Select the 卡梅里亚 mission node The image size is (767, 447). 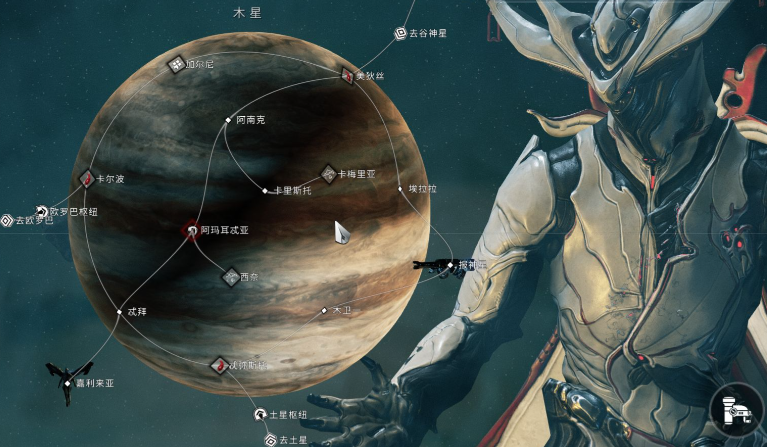point(328,174)
